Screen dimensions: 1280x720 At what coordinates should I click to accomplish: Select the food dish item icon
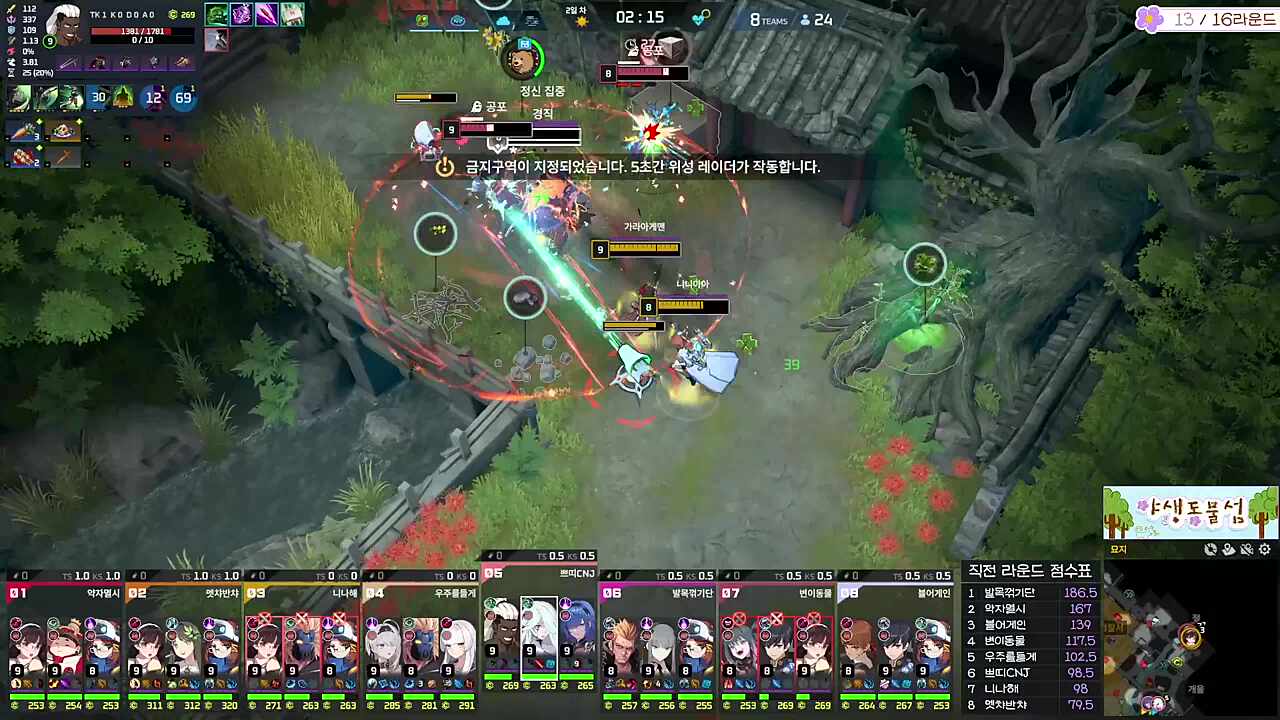[x=64, y=131]
